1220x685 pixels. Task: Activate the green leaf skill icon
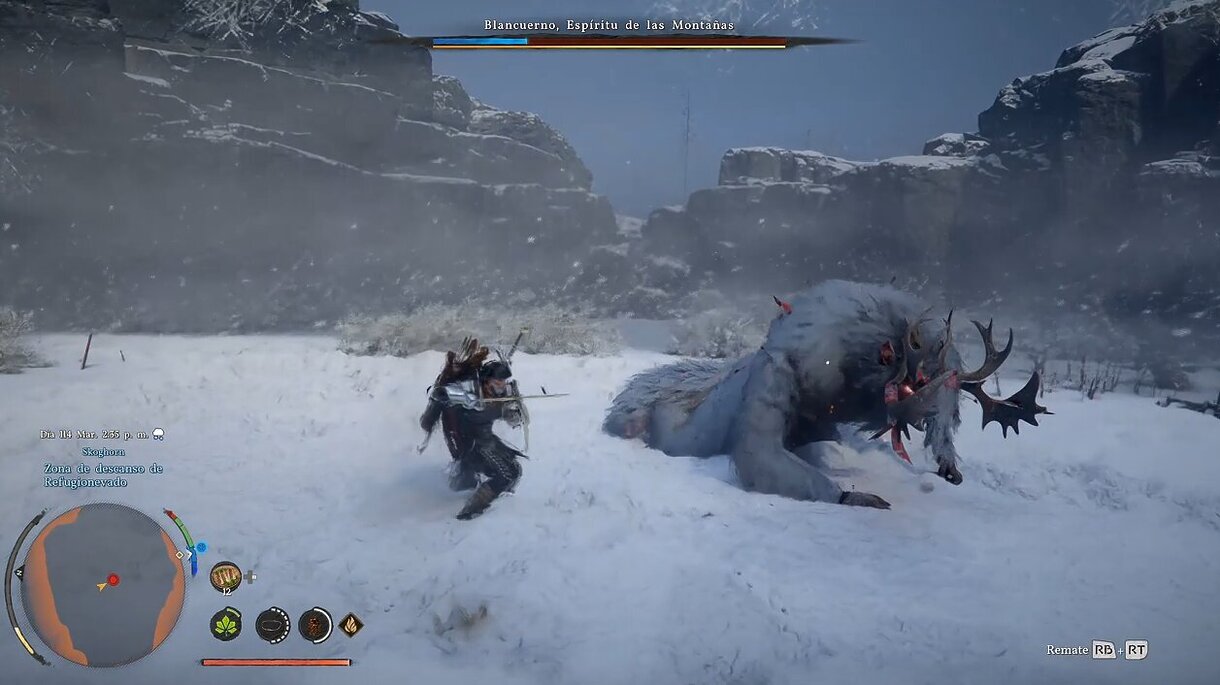coord(226,625)
